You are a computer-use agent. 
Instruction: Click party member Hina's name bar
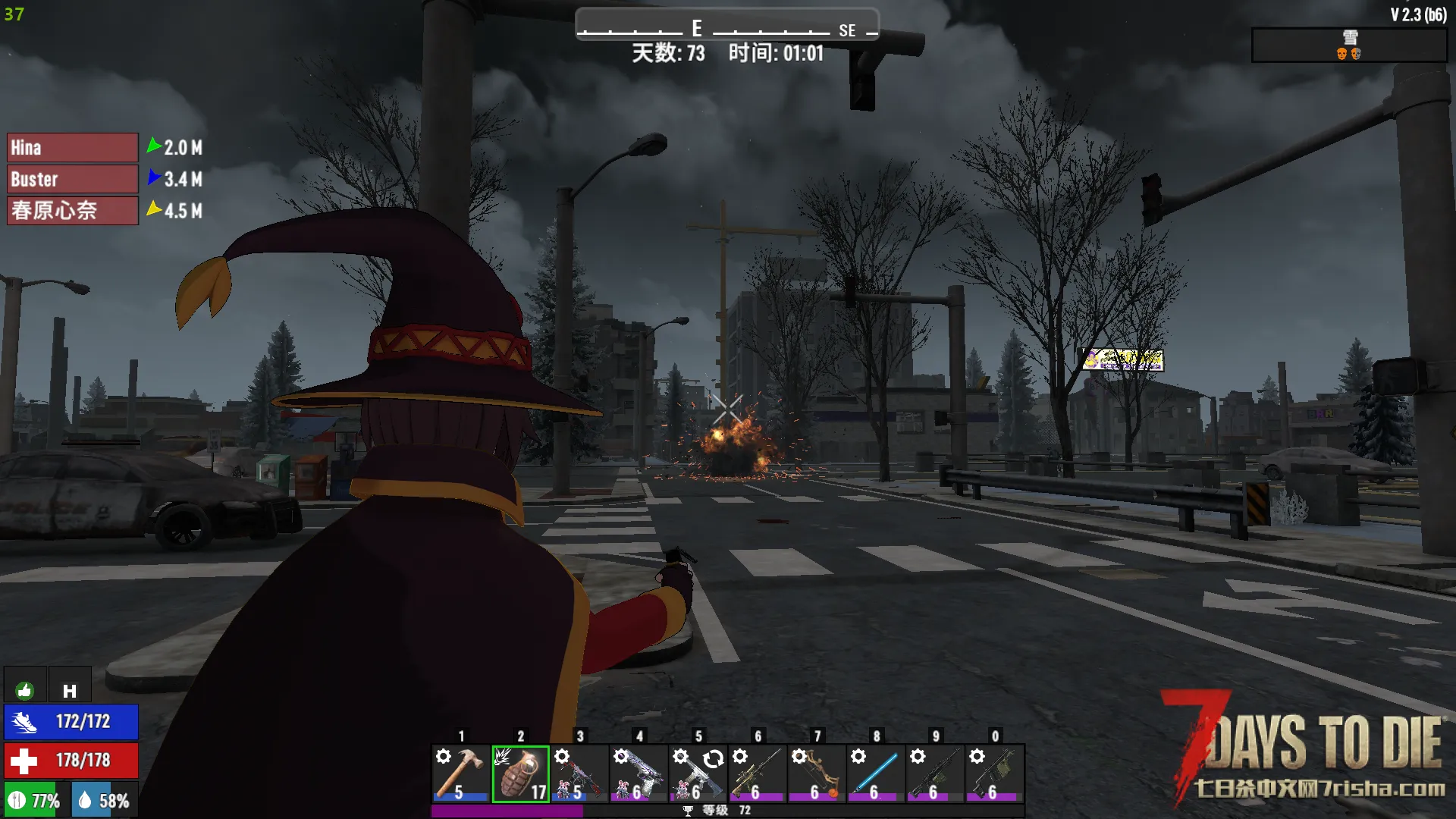click(x=73, y=148)
